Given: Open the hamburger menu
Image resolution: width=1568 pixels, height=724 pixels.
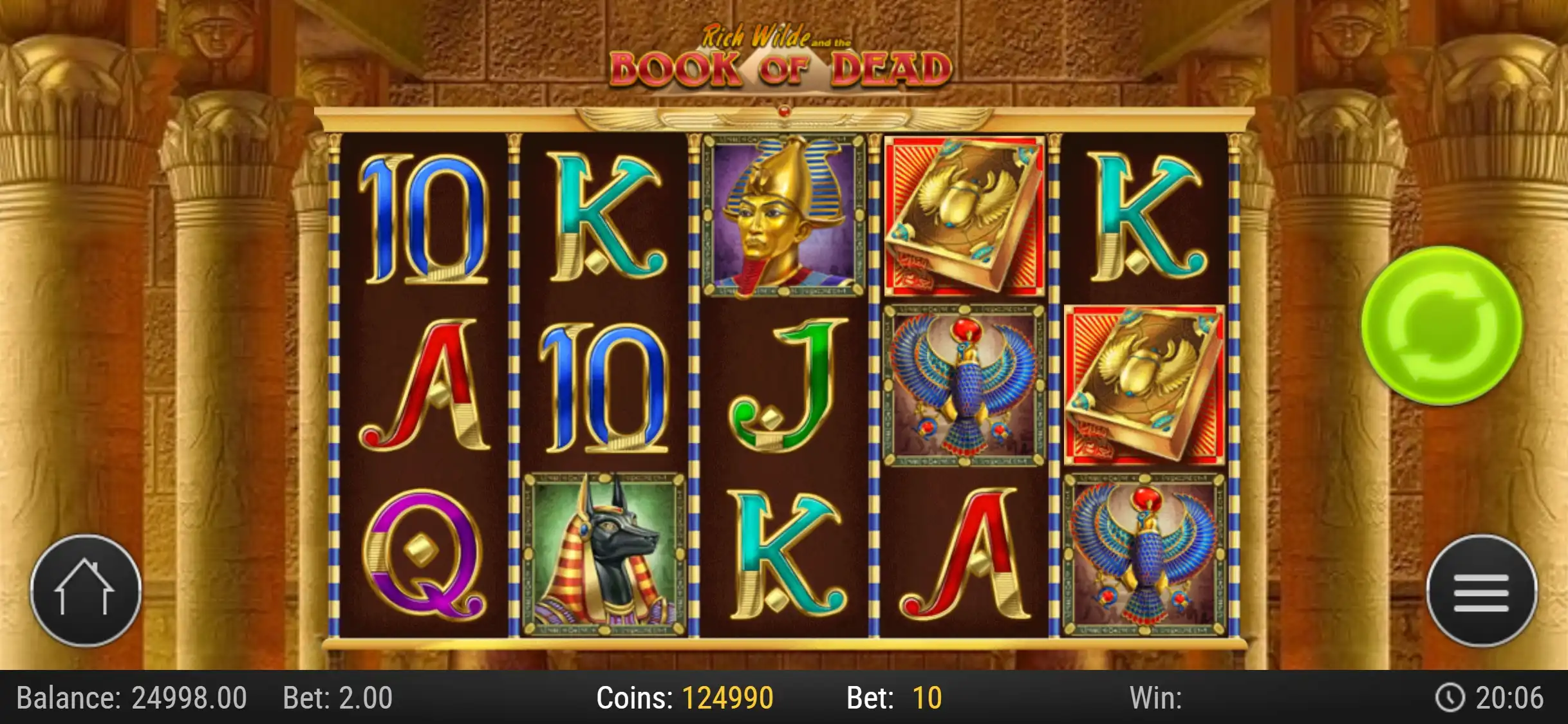Looking at the screenshot, I should pyautogui.click(x=1481, y=591).
